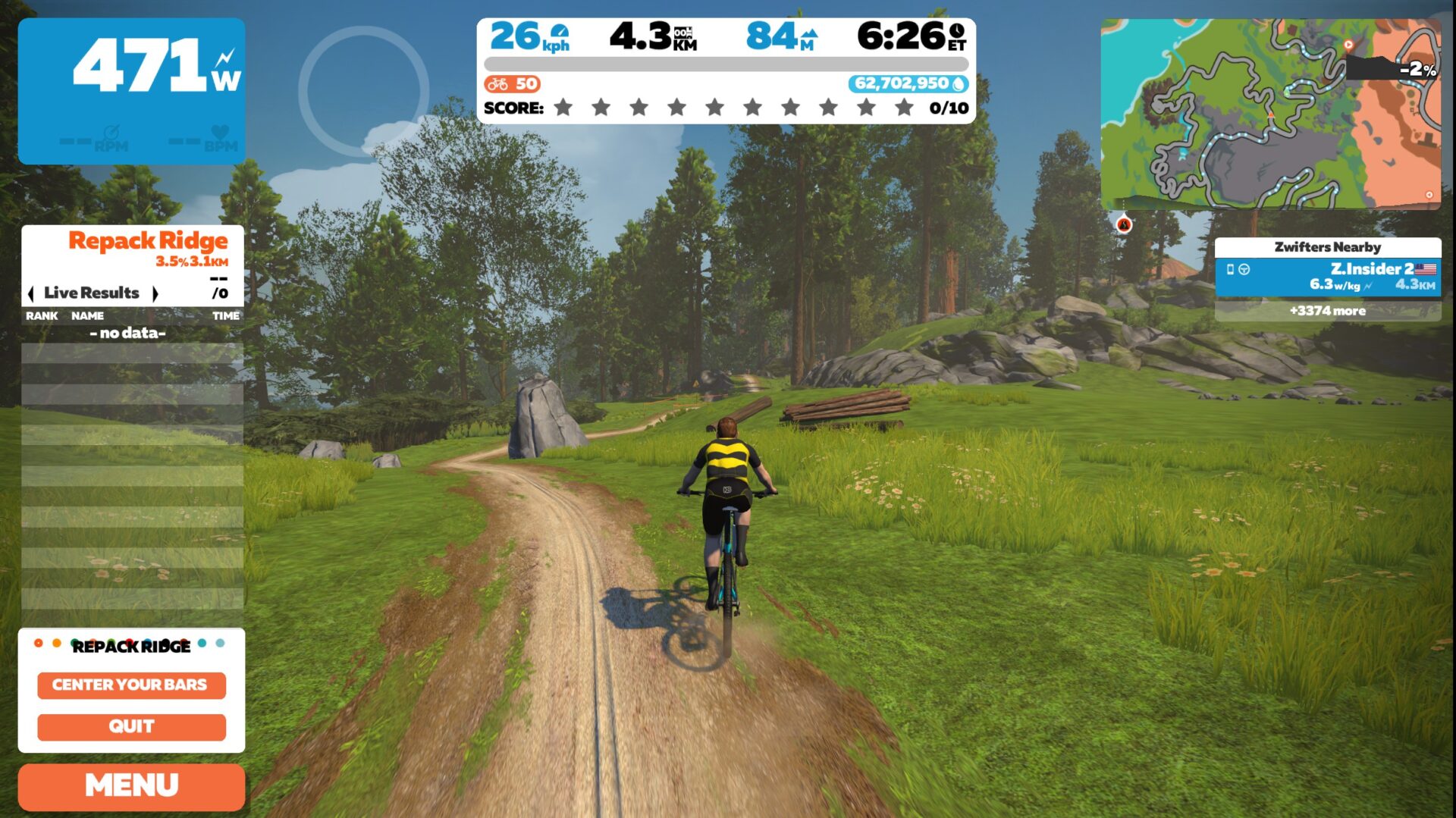Click the mountain elevation icon next to 84 M
1456x818 pixels.
coord(810,34)
